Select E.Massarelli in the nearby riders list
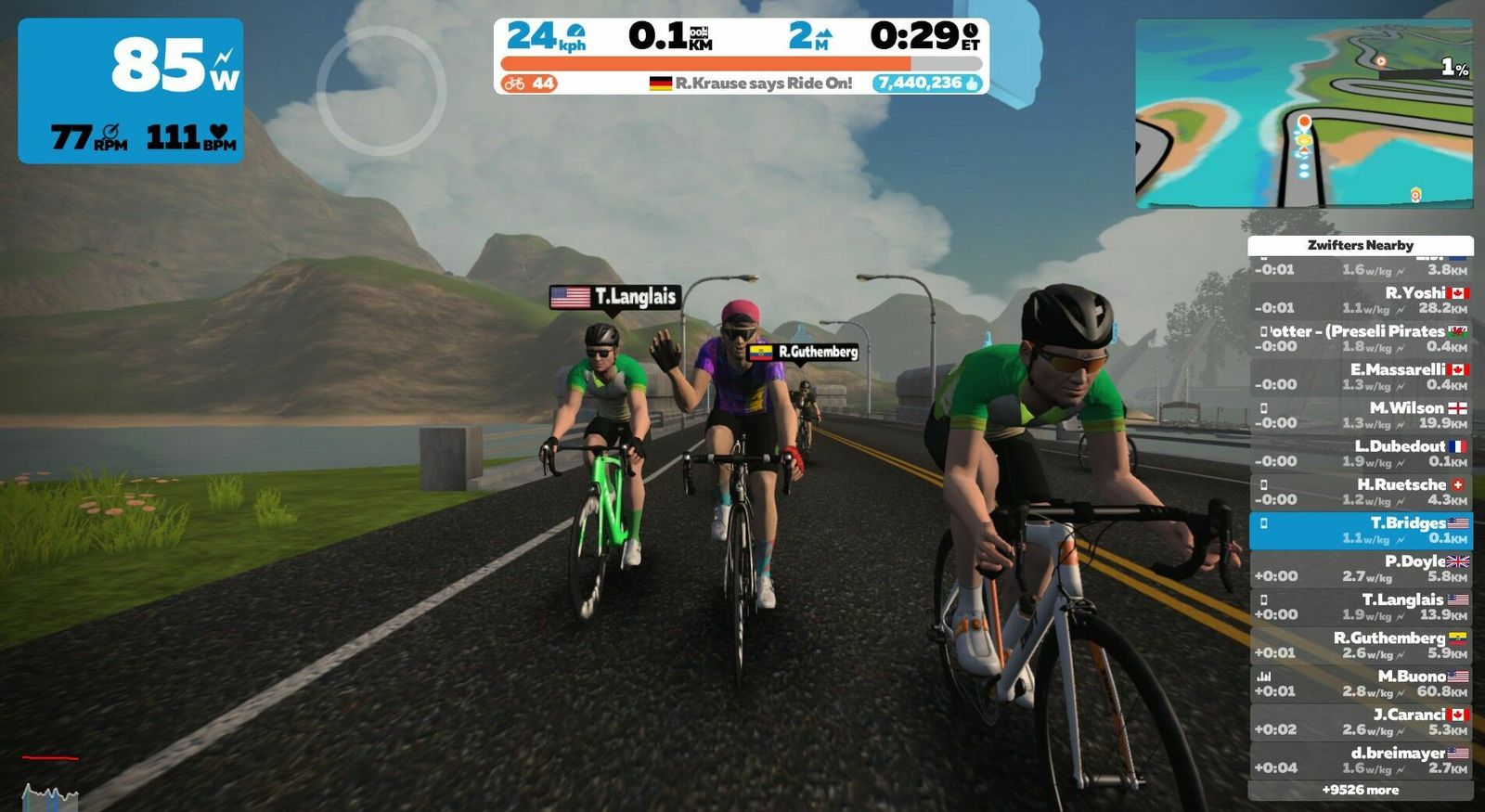This screenshot has width=1485, height=812. coord(1361,376)
